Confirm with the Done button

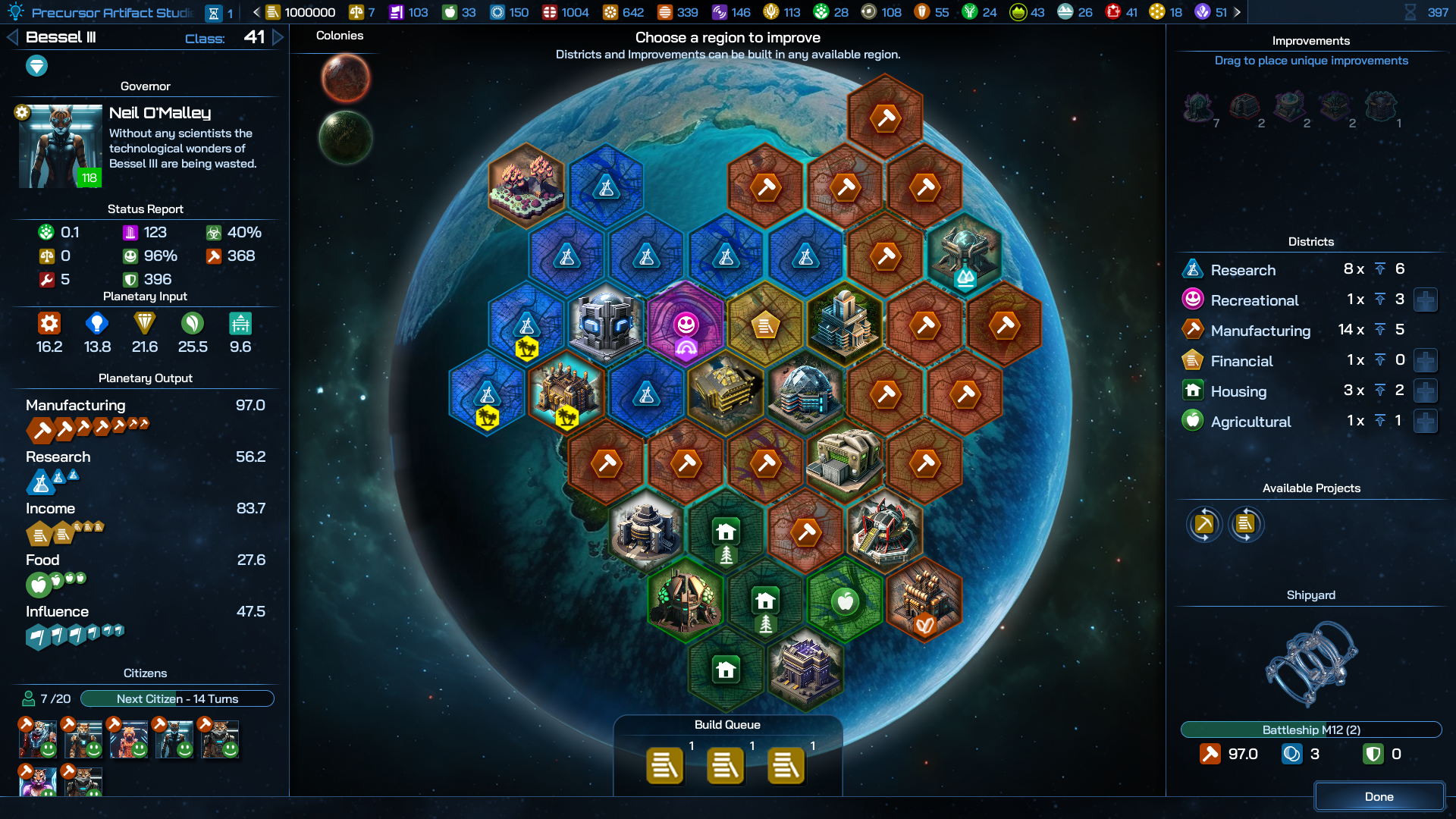1379,796
